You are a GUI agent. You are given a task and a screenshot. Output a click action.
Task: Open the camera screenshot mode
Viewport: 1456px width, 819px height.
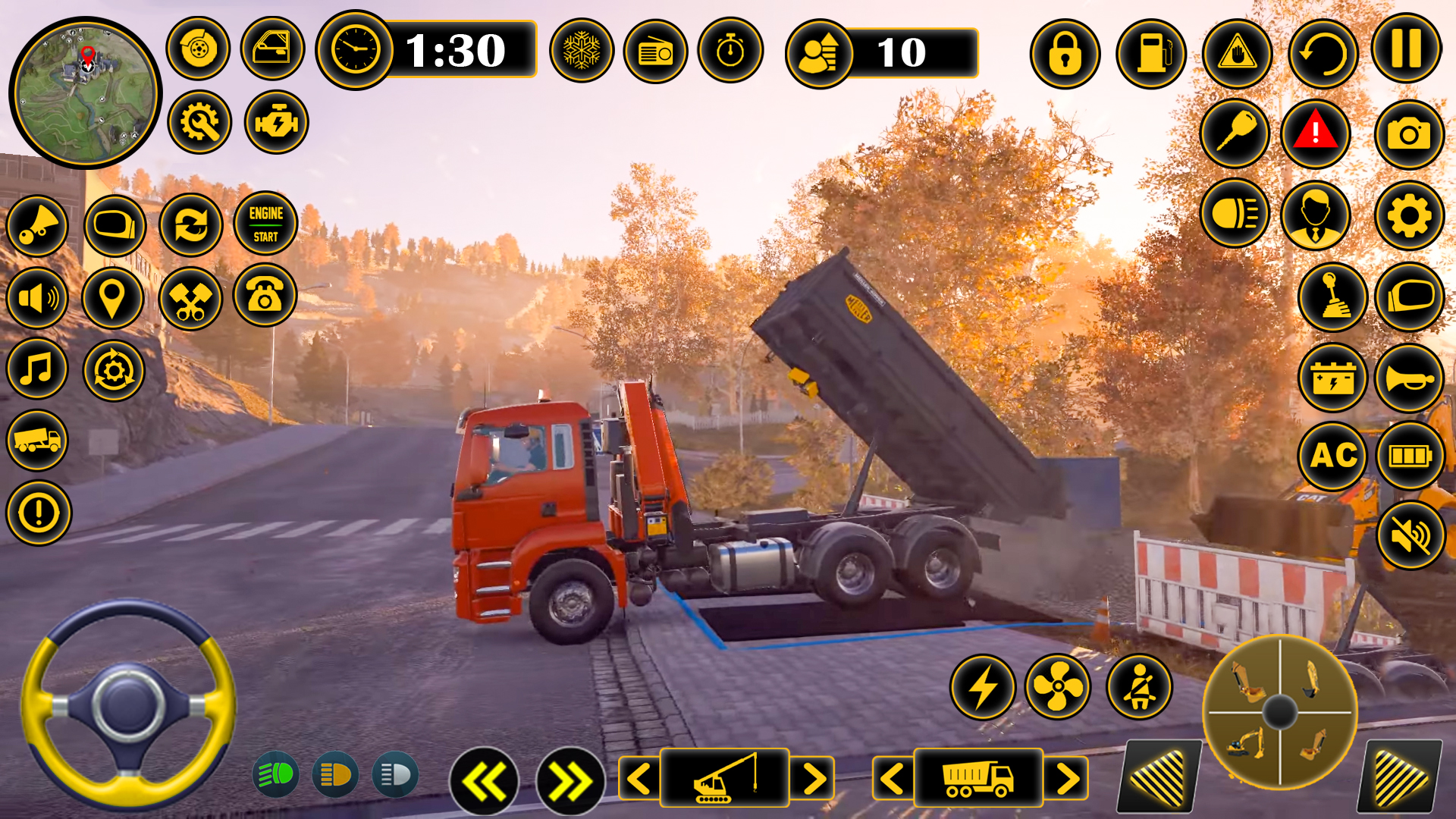(1408, 135)
